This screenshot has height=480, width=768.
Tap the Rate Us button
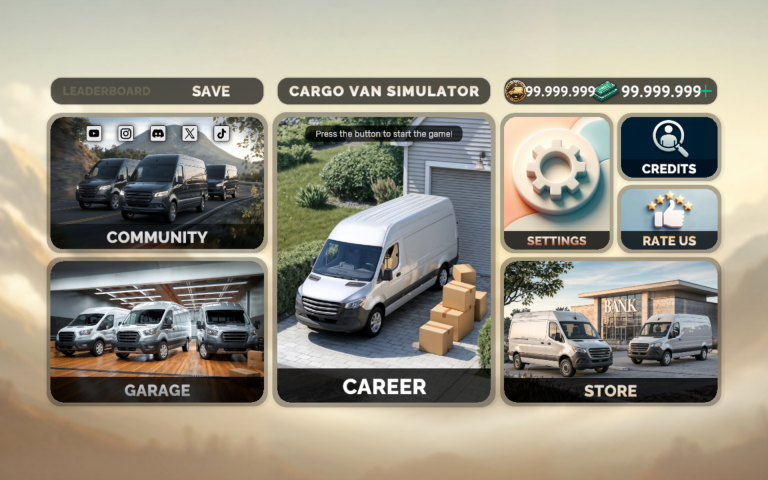coord(669,218)
